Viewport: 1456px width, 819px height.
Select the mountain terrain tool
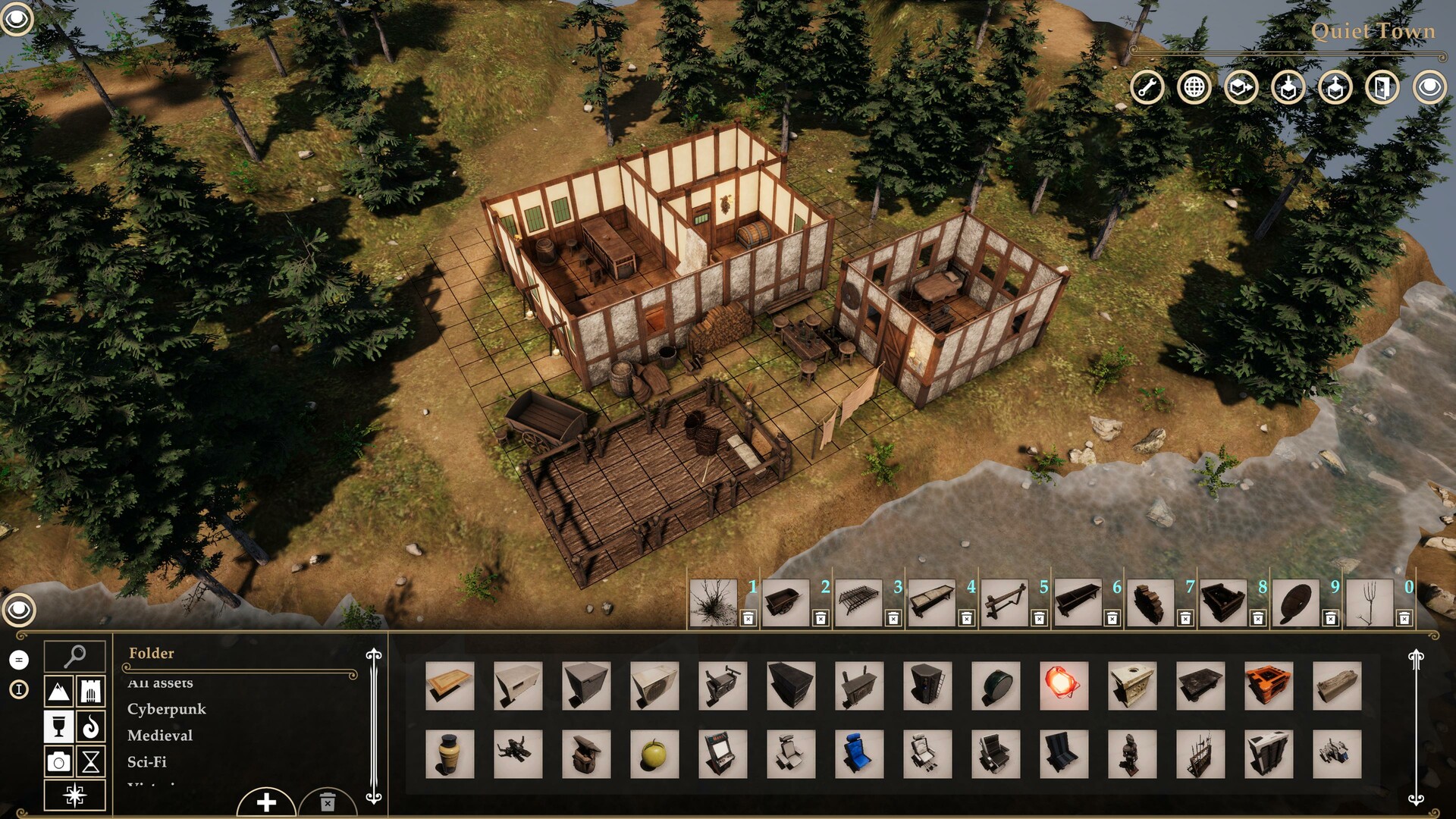pyautogui.click(x=58, y=691)
